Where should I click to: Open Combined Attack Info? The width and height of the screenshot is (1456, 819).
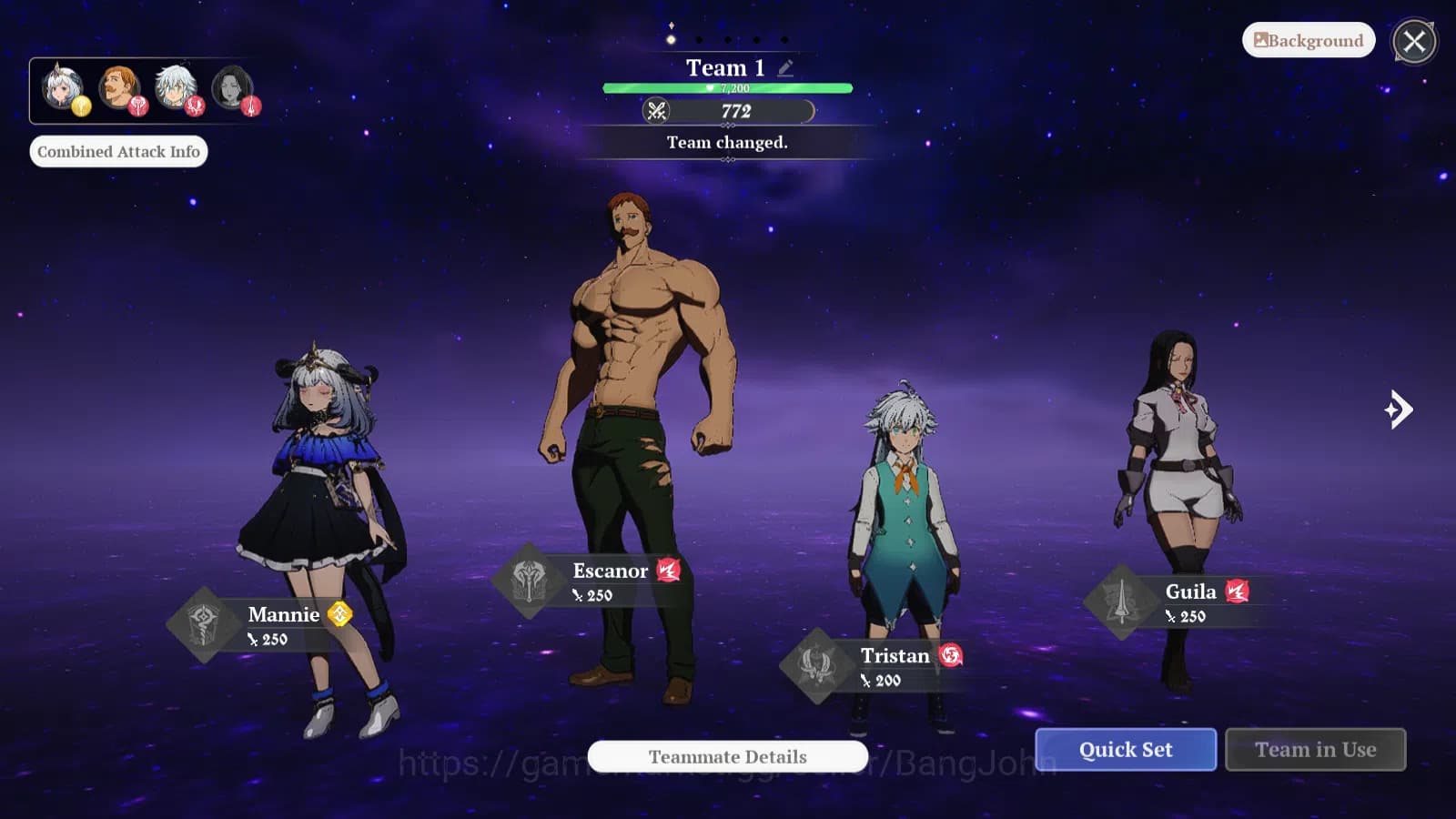click(x=119, y=151)
